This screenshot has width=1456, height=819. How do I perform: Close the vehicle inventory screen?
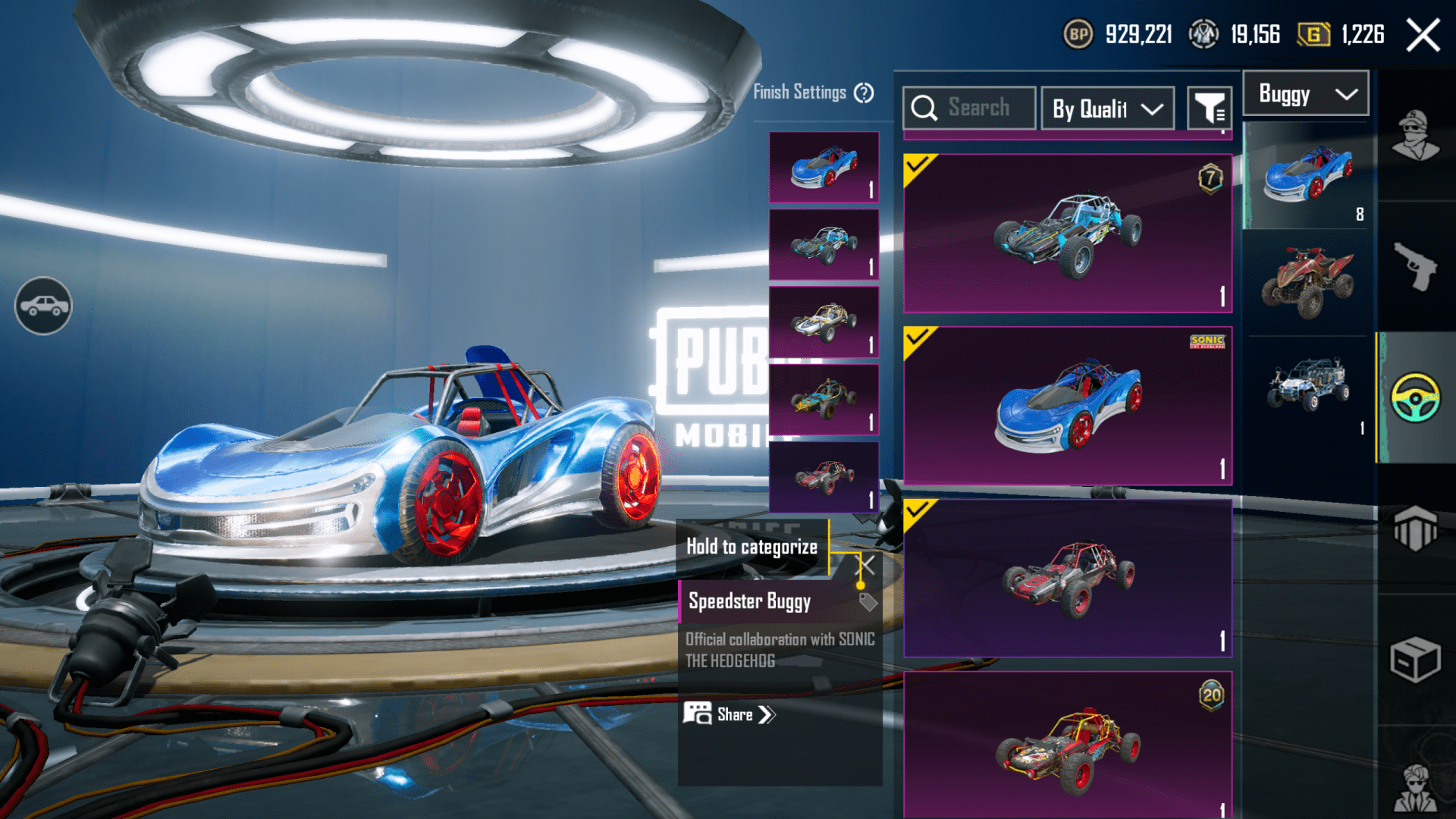1423,35
